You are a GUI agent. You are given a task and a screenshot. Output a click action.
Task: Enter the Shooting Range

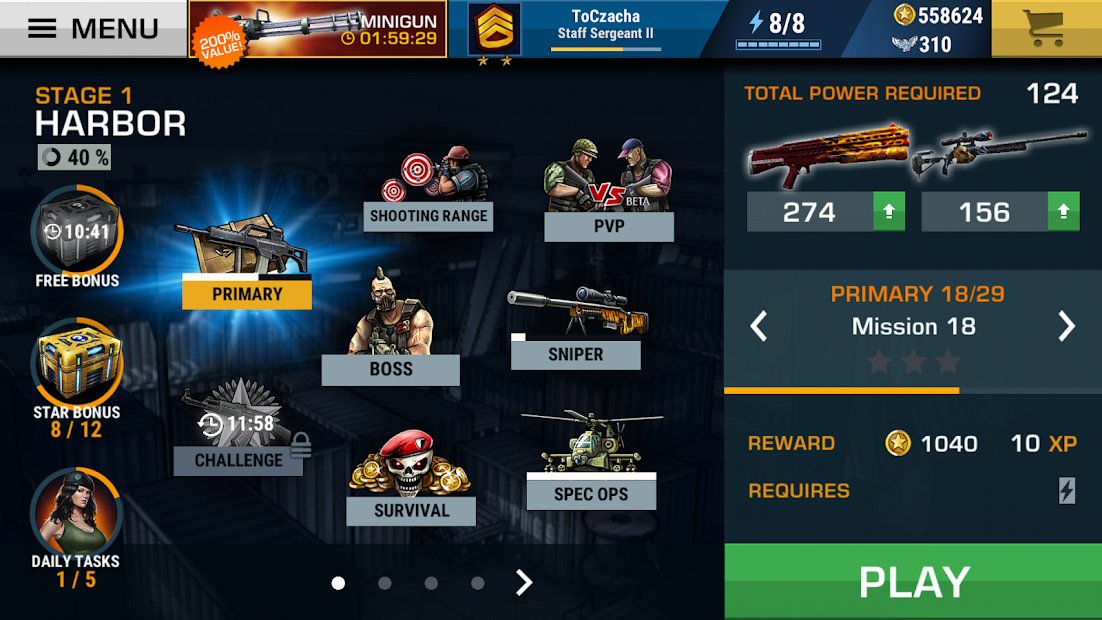coord(429,190)
